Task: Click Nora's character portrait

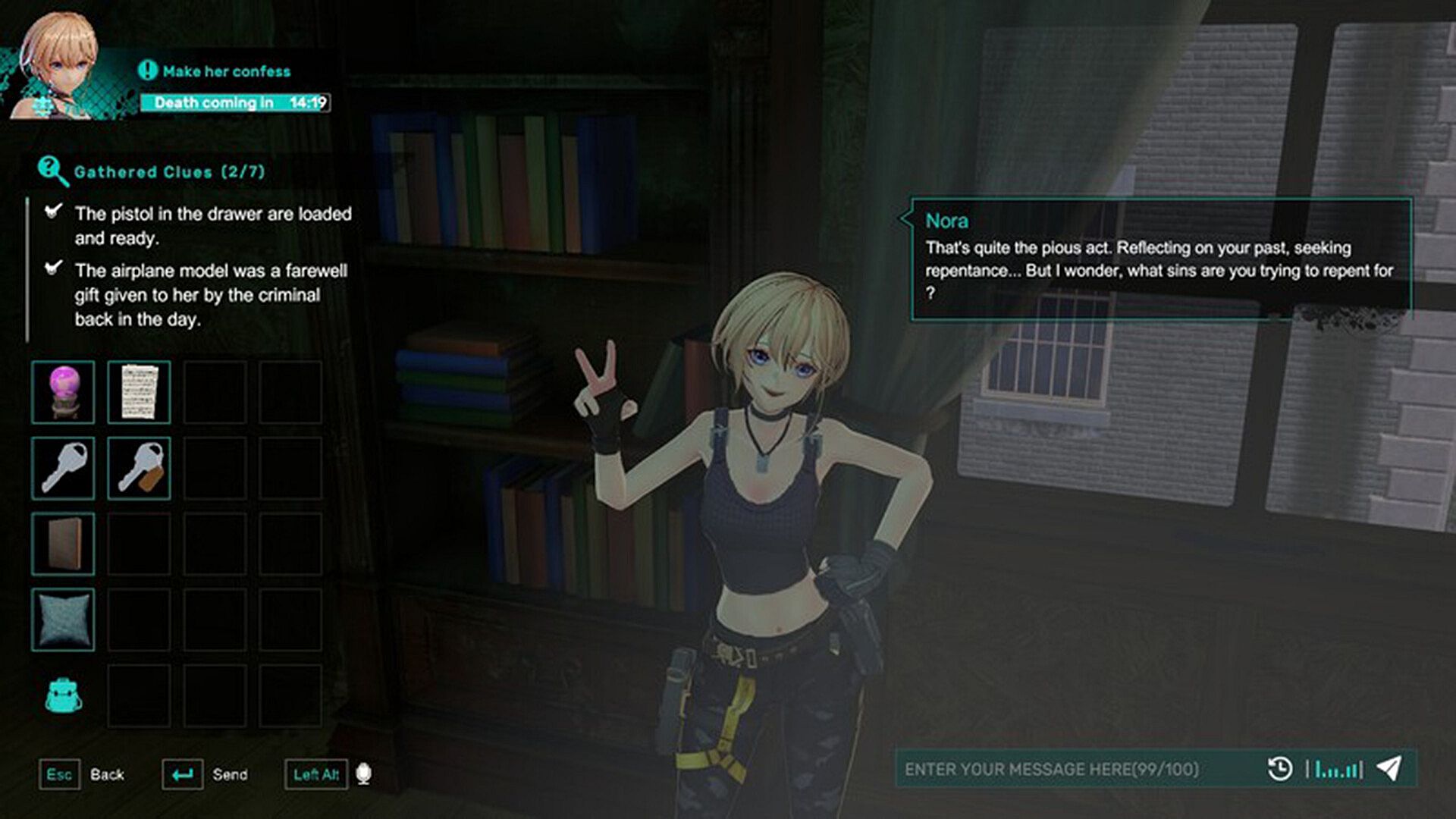Action: tap(57, 64)
